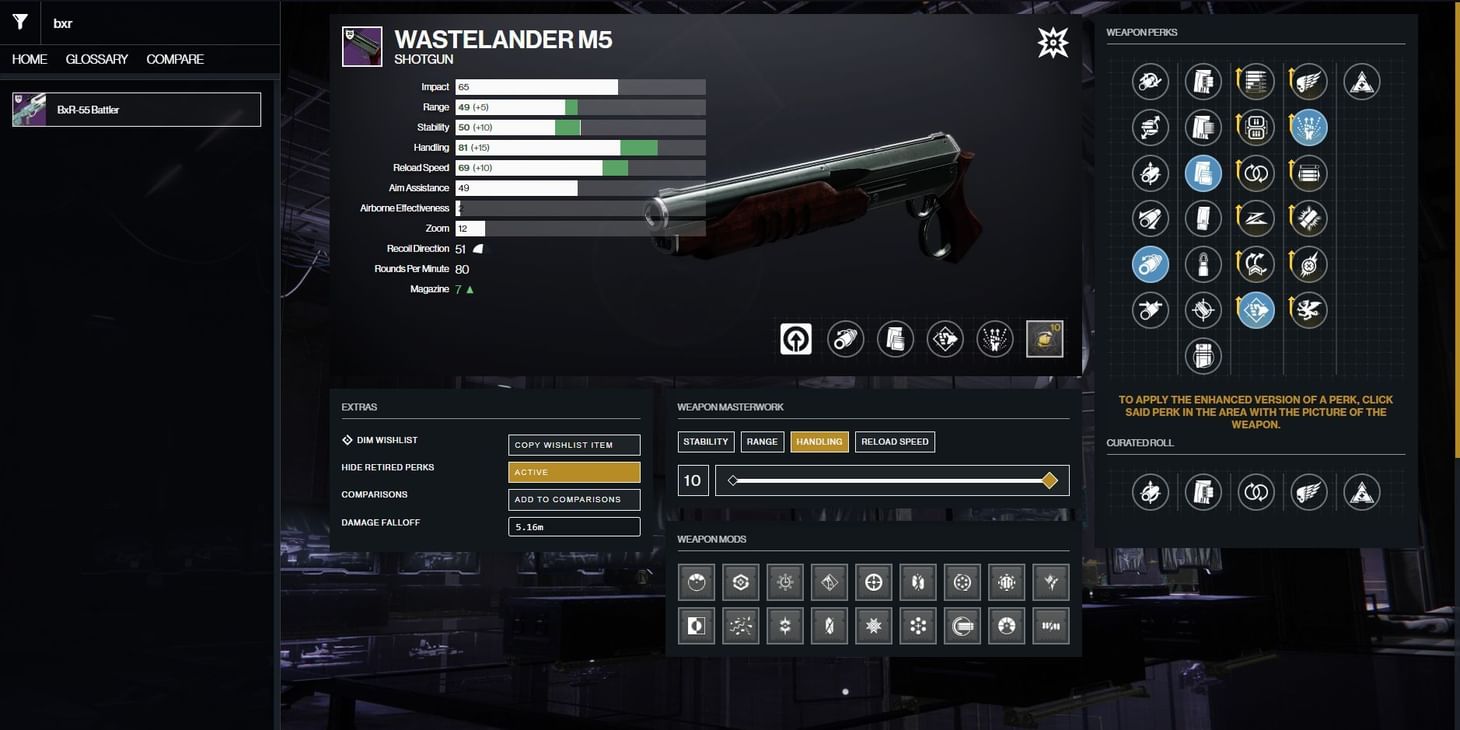The height and width of the screenshot is (730, 1460).
Task: Click the blue highlighted barrel perk
Action: 1150,264
